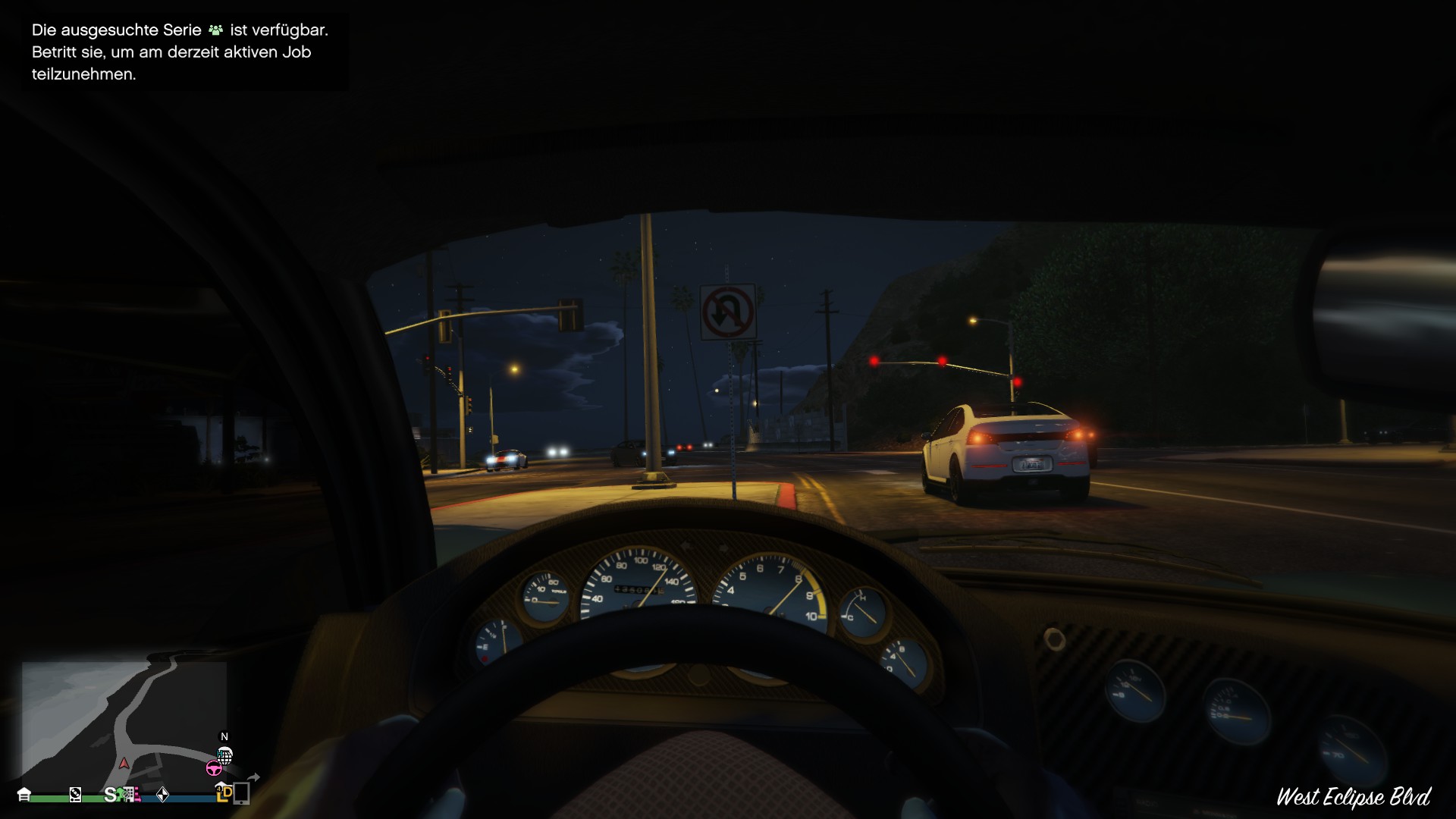Image resolution: width=1456 pixels, height=819 pixels.
Task: Select the garage blip on minimap edge
Action: (24, 794)
